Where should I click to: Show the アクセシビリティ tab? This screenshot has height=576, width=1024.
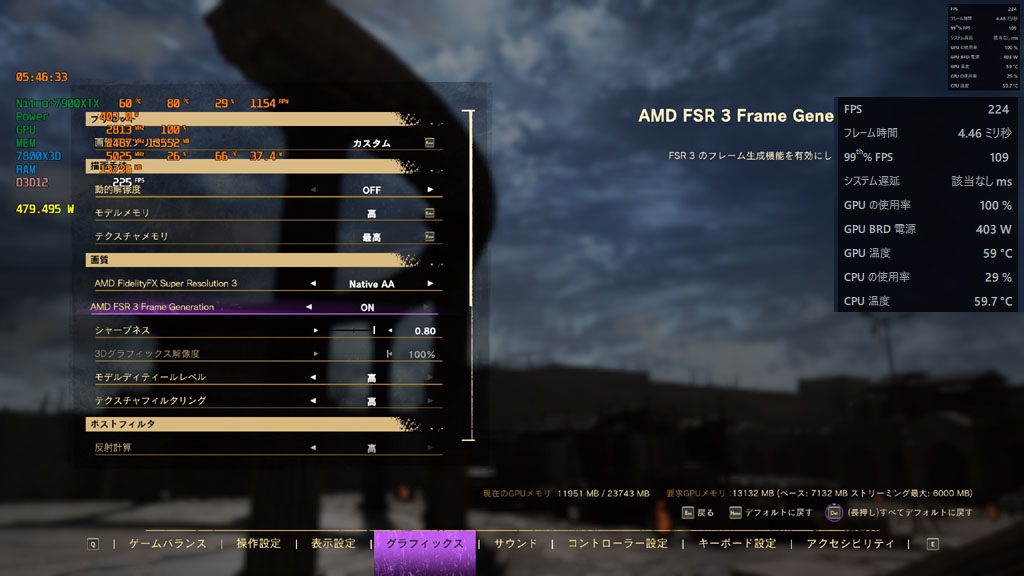tap(850, 544)
